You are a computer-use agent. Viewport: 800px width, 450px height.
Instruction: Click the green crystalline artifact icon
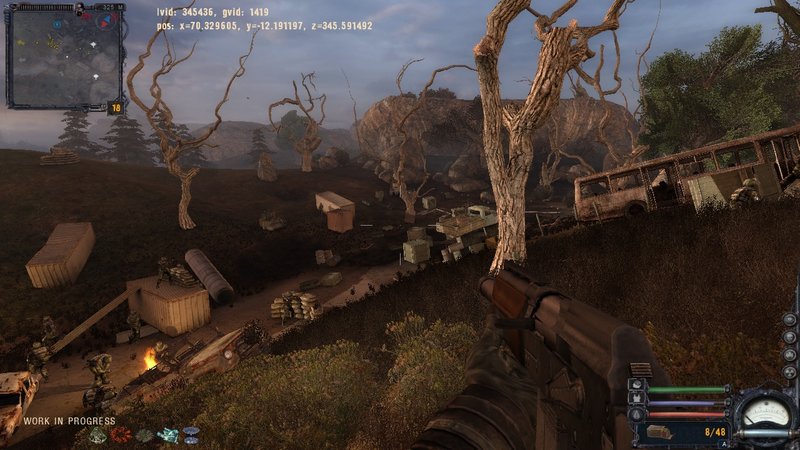pyautogui.click(x=98, y=435)
